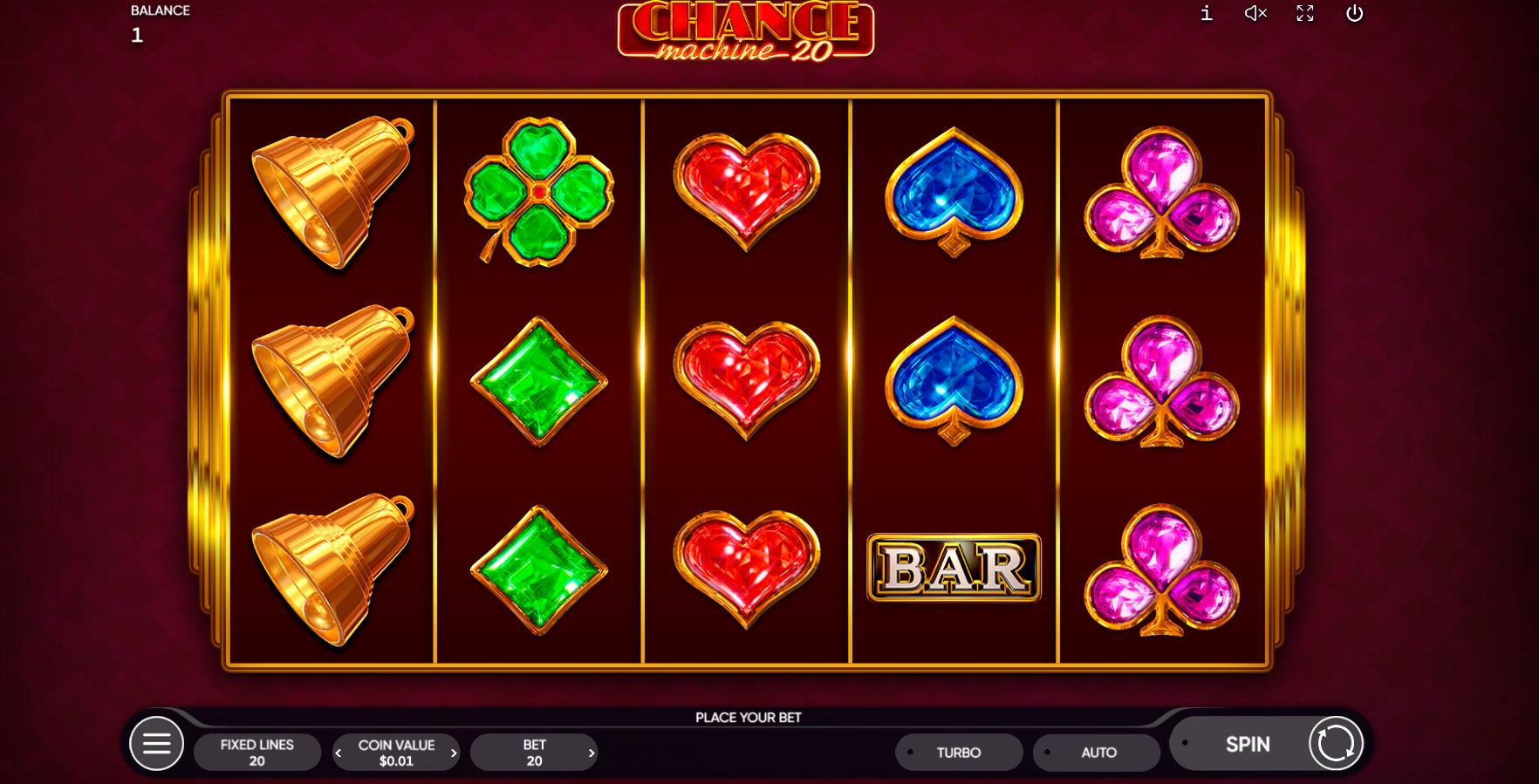Enable Auto spin mode
Image resolution: width=1539 pixels, height=784 pixels.
coord(1096,752)
